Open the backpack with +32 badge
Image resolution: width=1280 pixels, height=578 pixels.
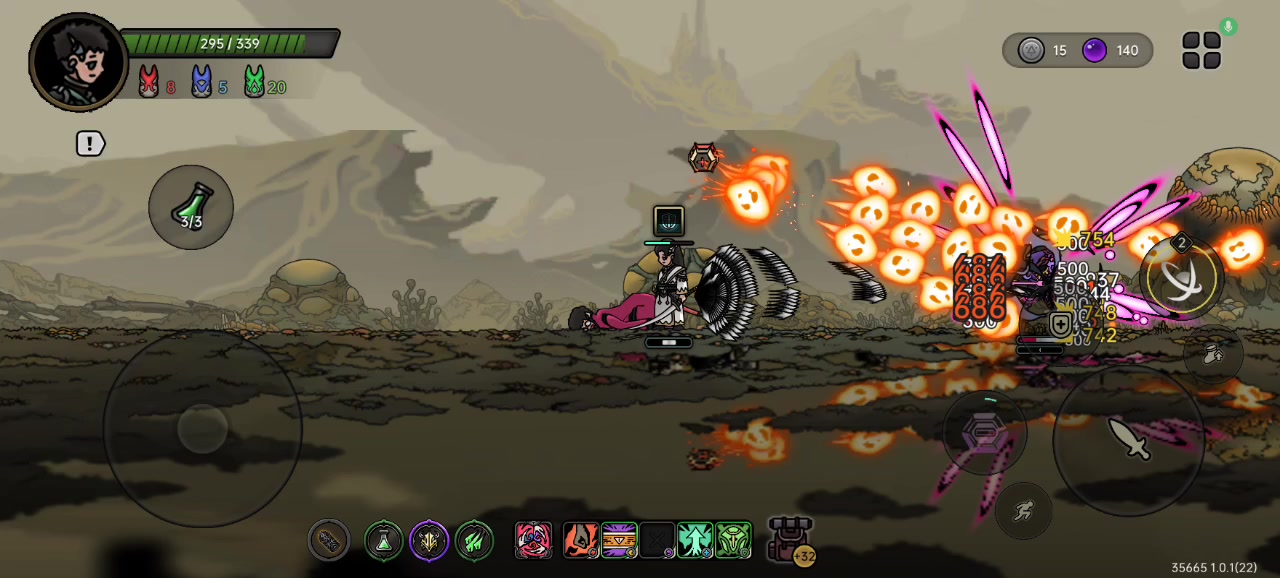791,540
